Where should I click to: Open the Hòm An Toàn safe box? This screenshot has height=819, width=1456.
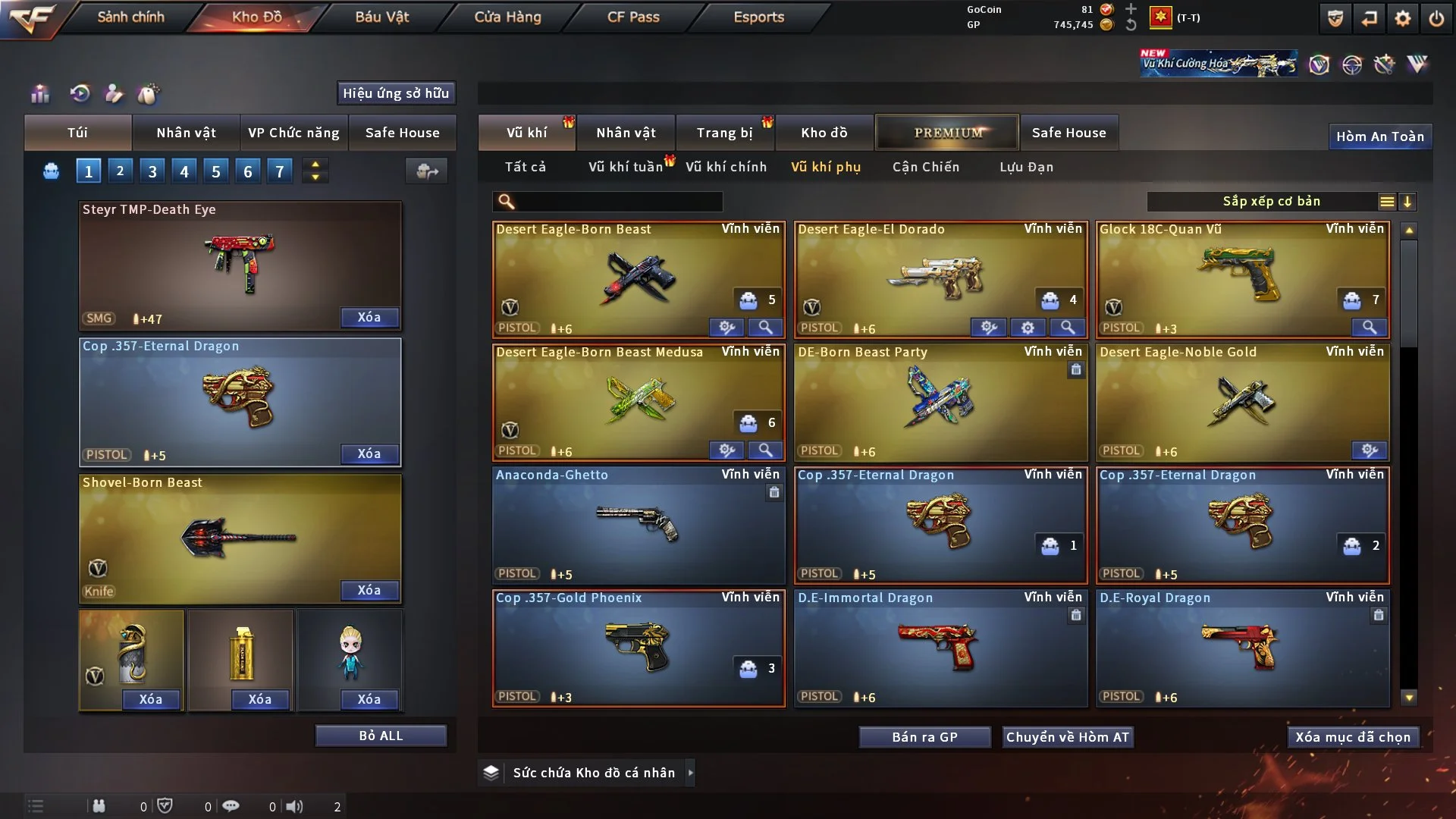point(1379,136)
